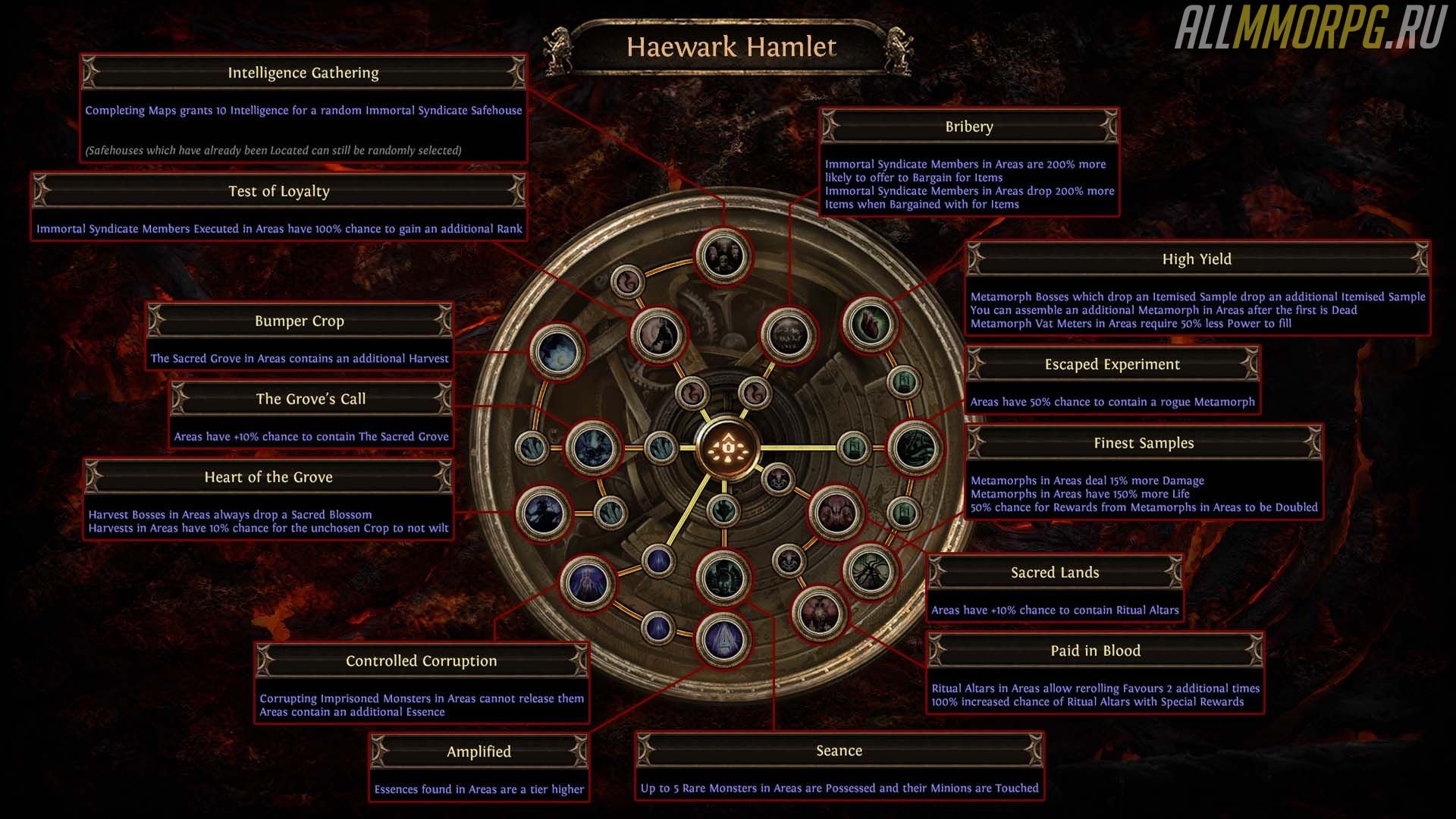This screenshot has height=819, width=1456.
Task: Allocate the Intelligence Gathering passive node
Action: pos(723,256)
